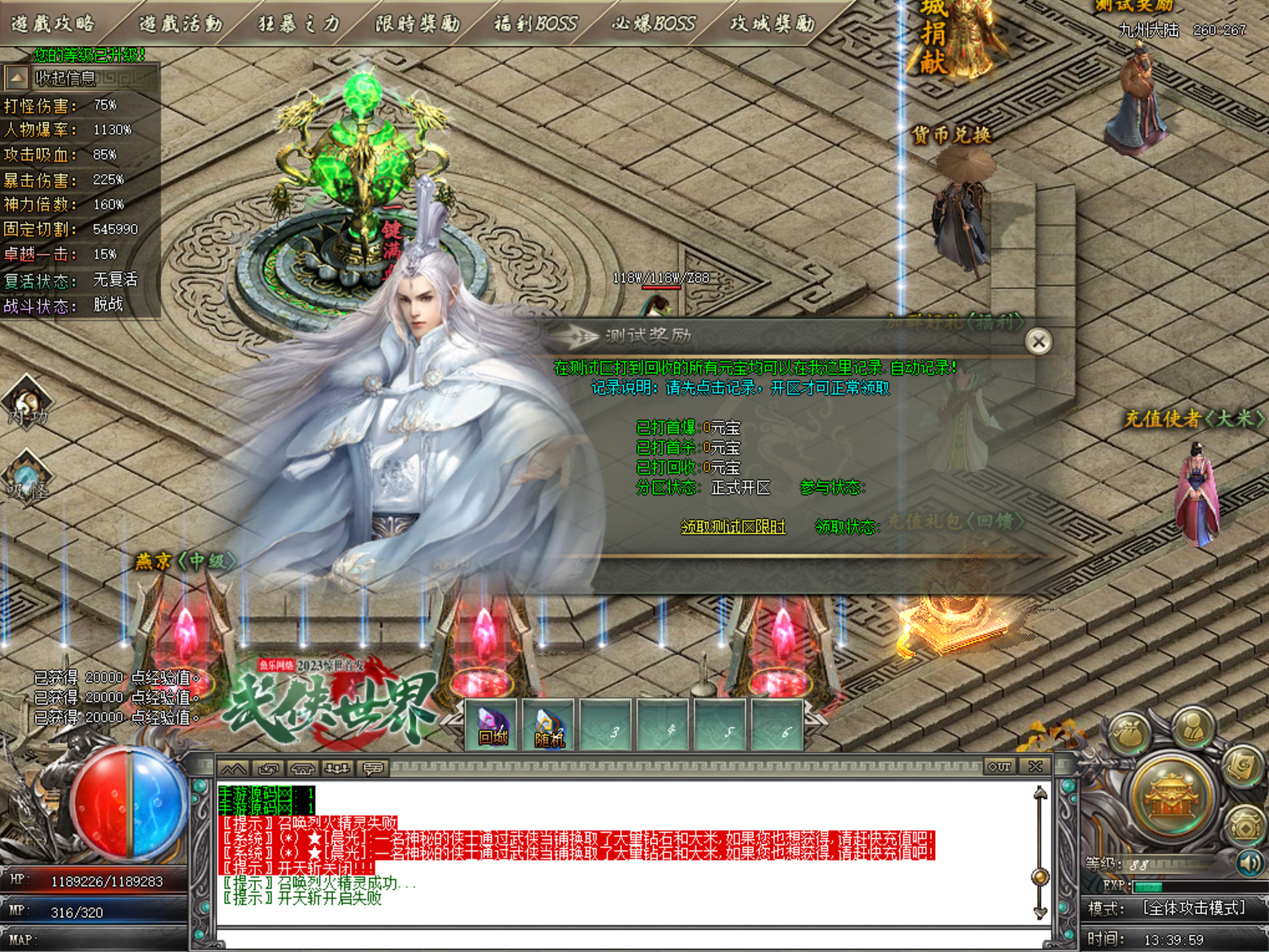The height and width of the screenshot is (952, 1269).
Task: Click the 内功 yin-yang icon
Action: (27, 403)
